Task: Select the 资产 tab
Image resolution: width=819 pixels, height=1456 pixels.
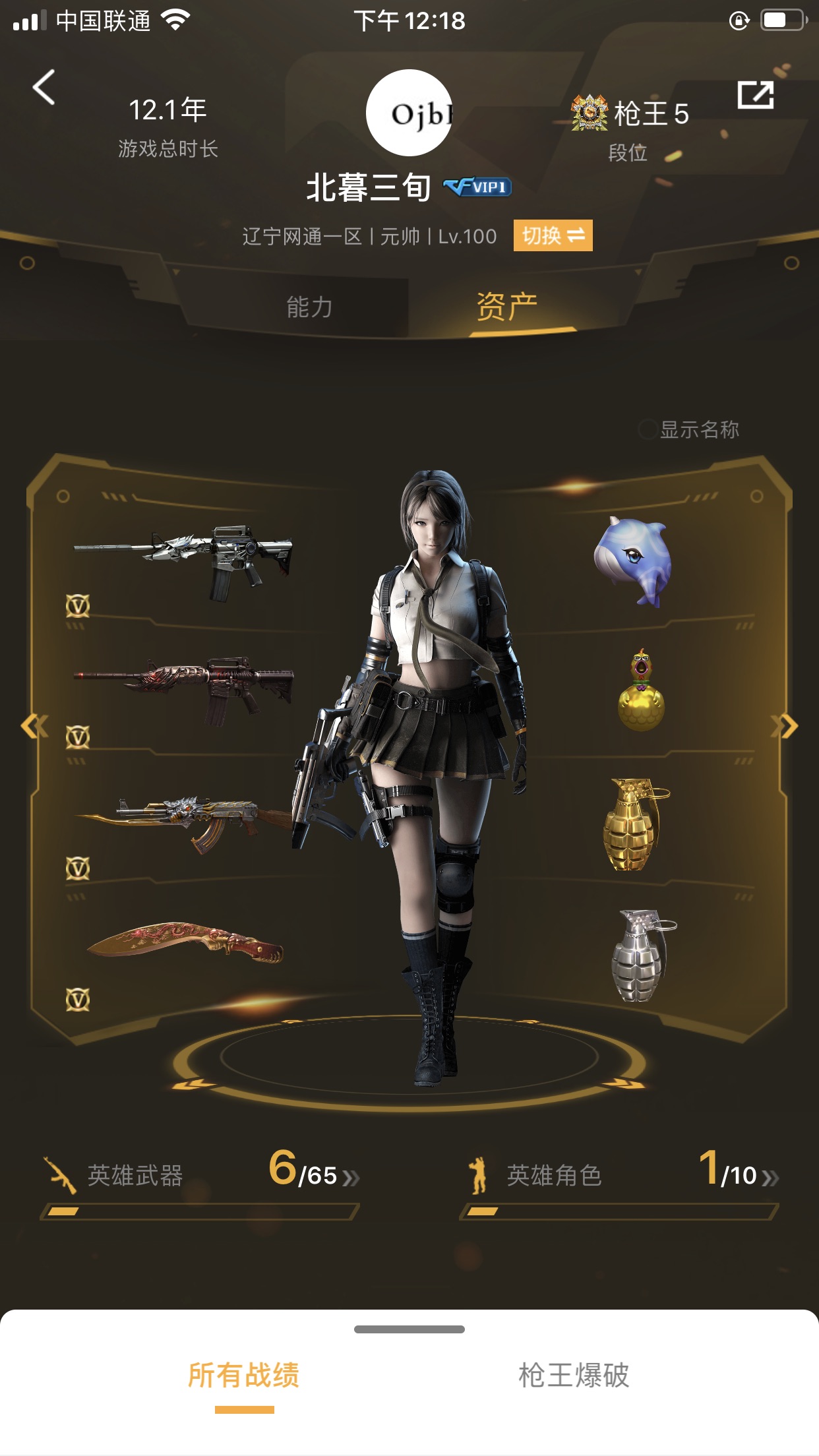Action: pos(506,307)
